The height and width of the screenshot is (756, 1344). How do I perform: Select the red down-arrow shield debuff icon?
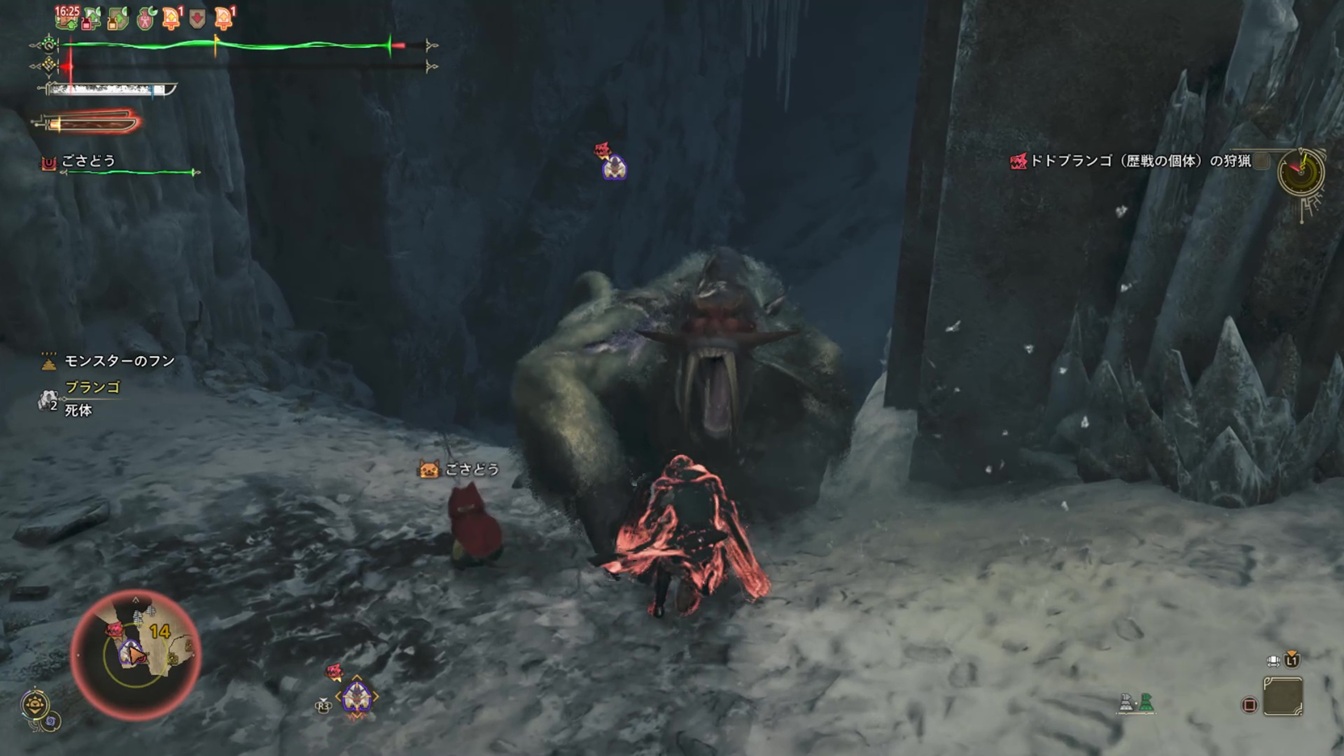tap(198, 17)
